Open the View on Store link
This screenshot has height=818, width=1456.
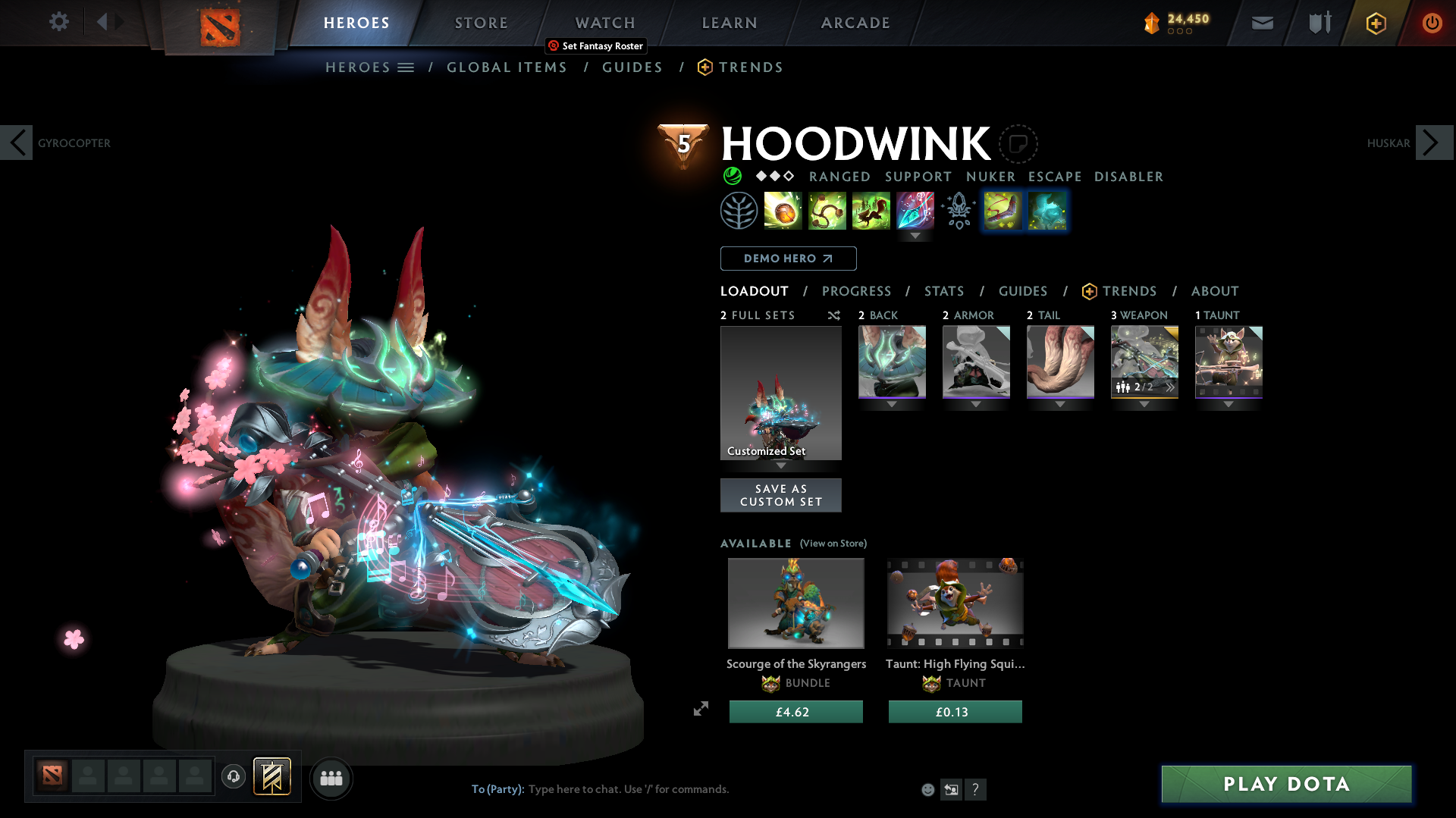(833, 544)
